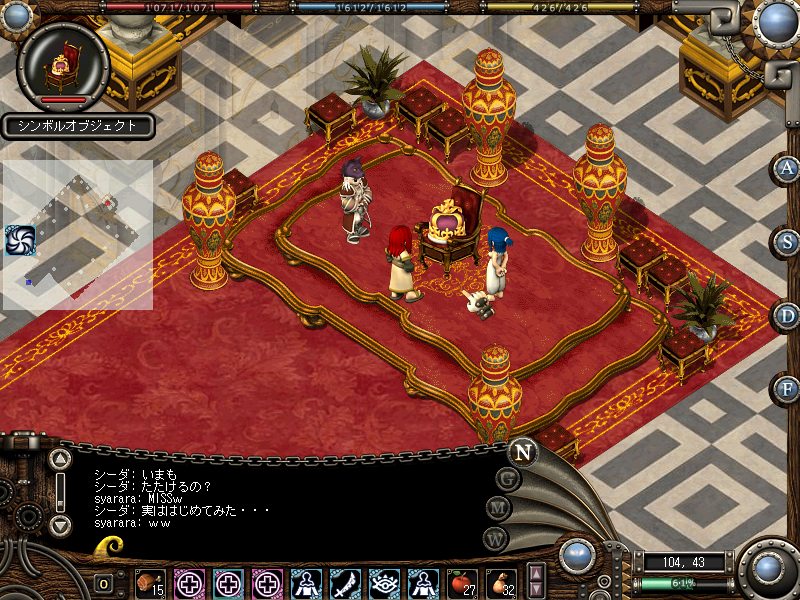Activate the W round menu button
Screen dimensions: 800x600
pos(495,538)
